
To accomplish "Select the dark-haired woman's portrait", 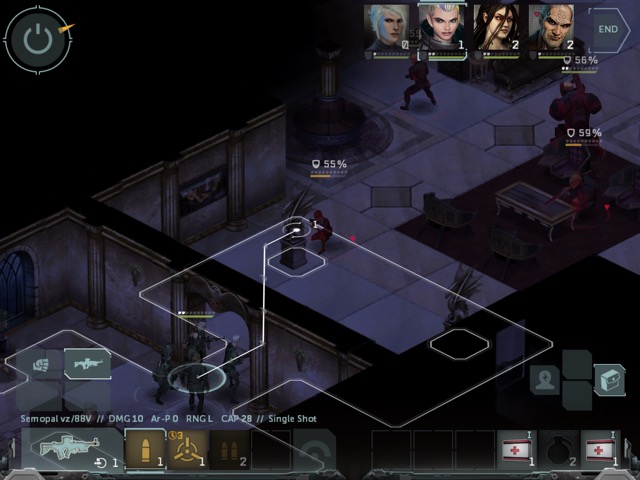I will click(495, 28).
